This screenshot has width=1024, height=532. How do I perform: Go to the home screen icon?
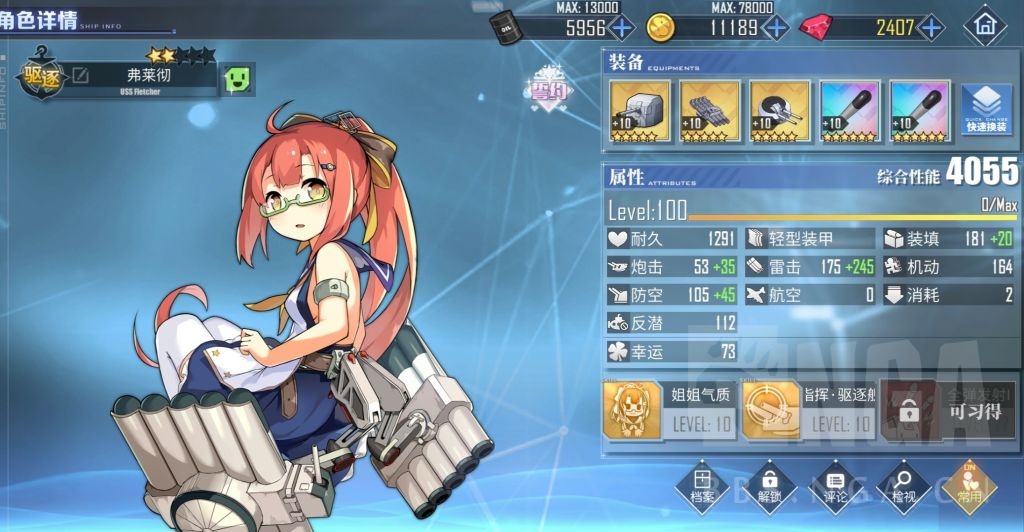coord(984,27)
